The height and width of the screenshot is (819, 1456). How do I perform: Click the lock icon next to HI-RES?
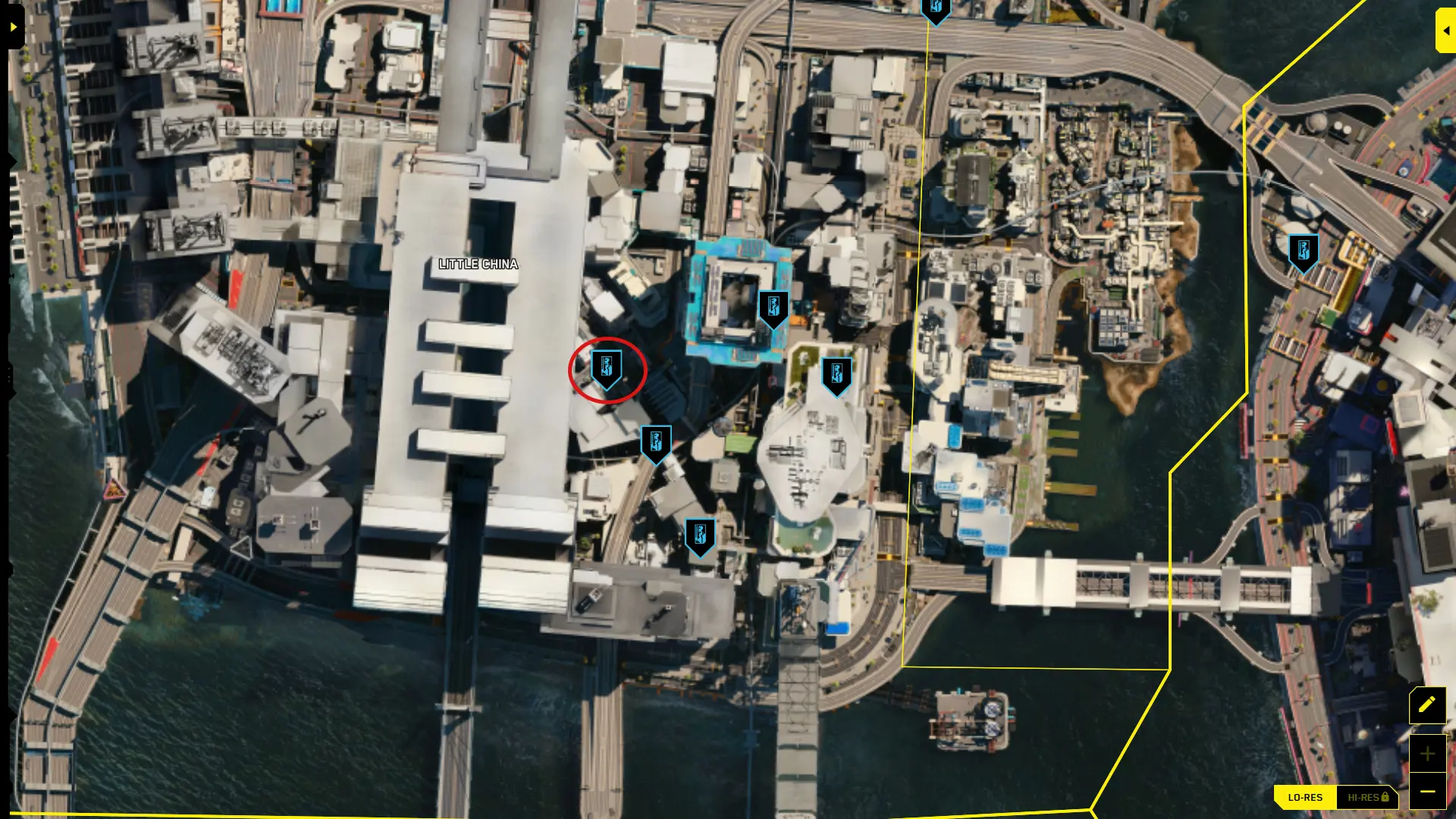1385,797
